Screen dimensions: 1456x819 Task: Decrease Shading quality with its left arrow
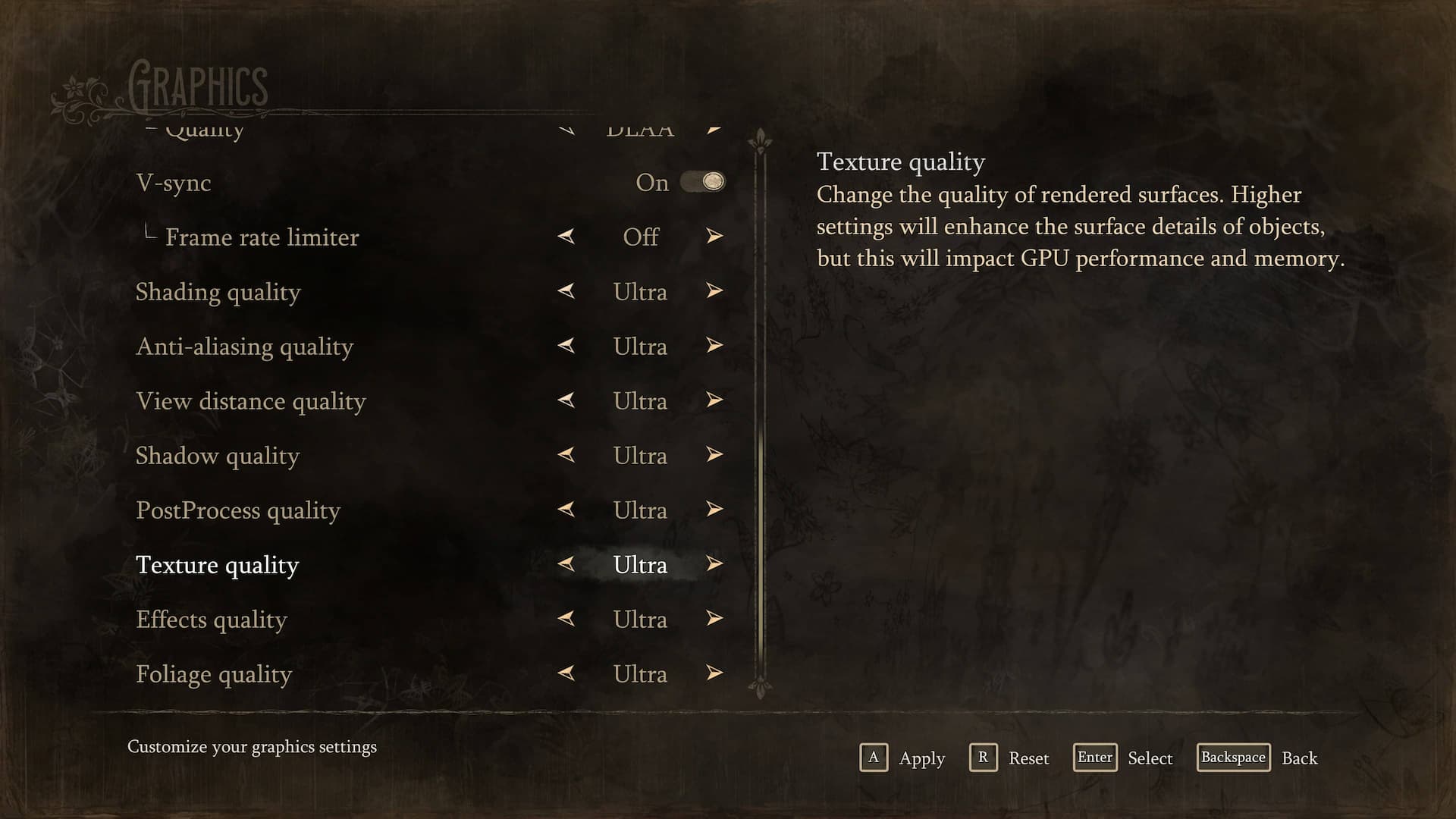point(566,291)
